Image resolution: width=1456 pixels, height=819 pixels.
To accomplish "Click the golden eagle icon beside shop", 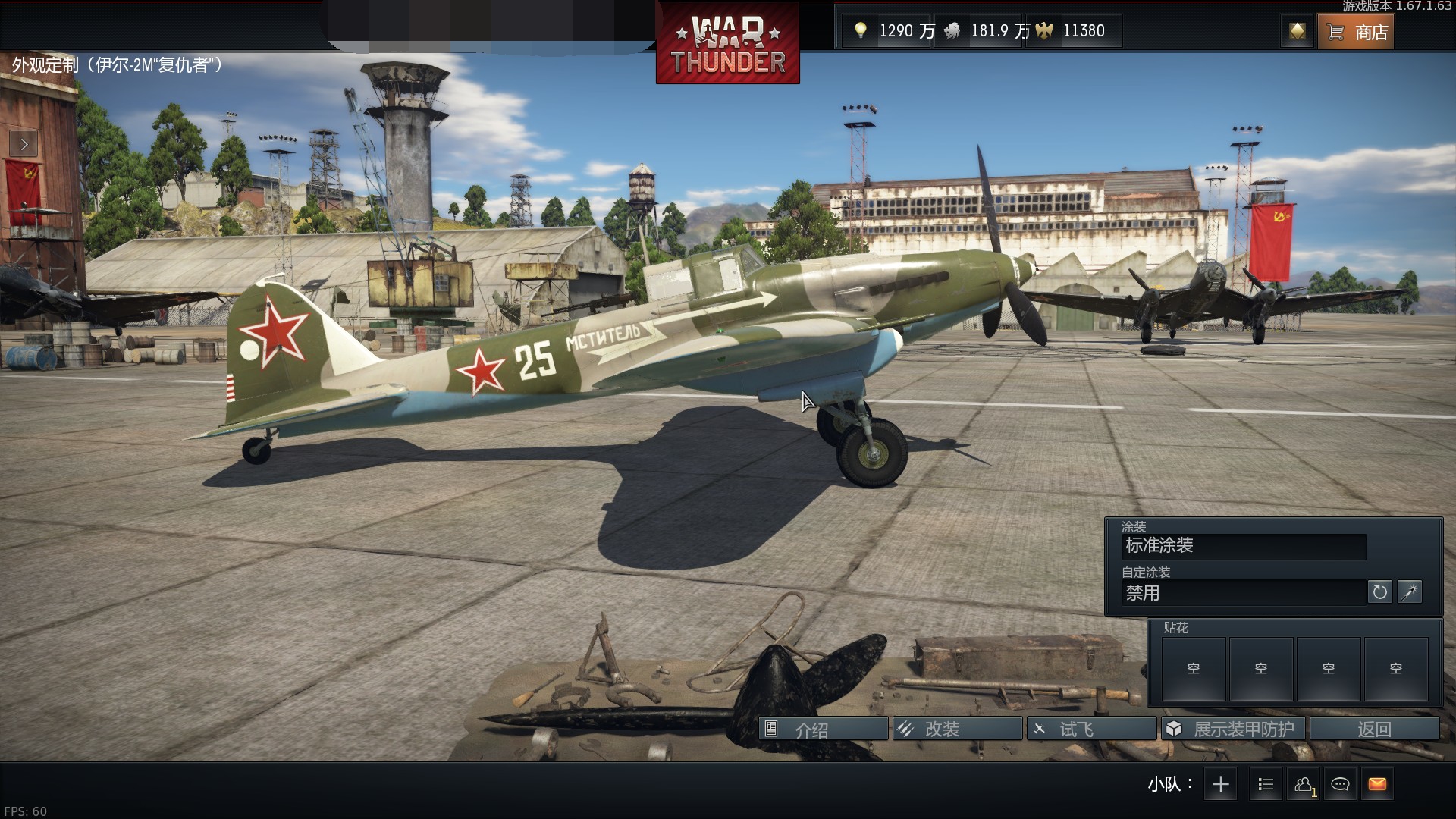I will point(1298,32).
